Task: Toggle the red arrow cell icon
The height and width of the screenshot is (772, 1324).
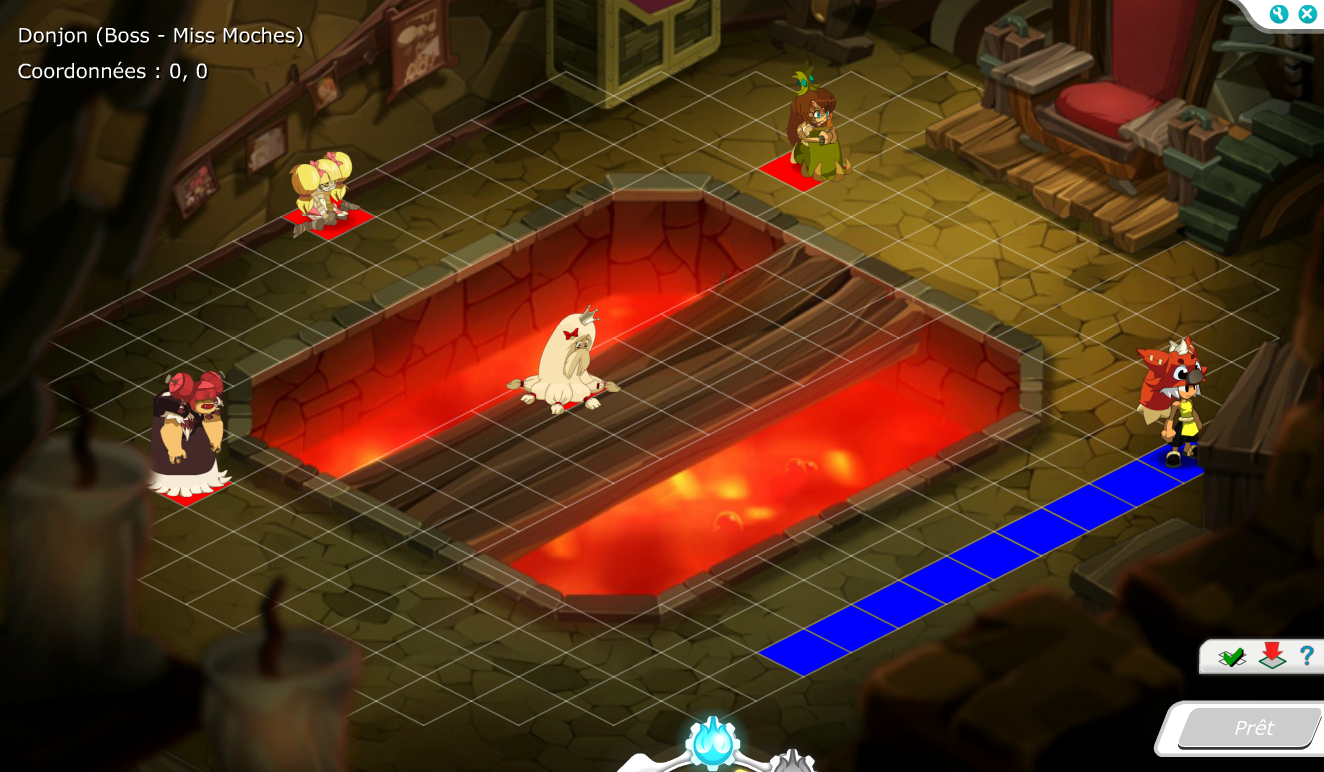Action: [x=1272, y=656]
